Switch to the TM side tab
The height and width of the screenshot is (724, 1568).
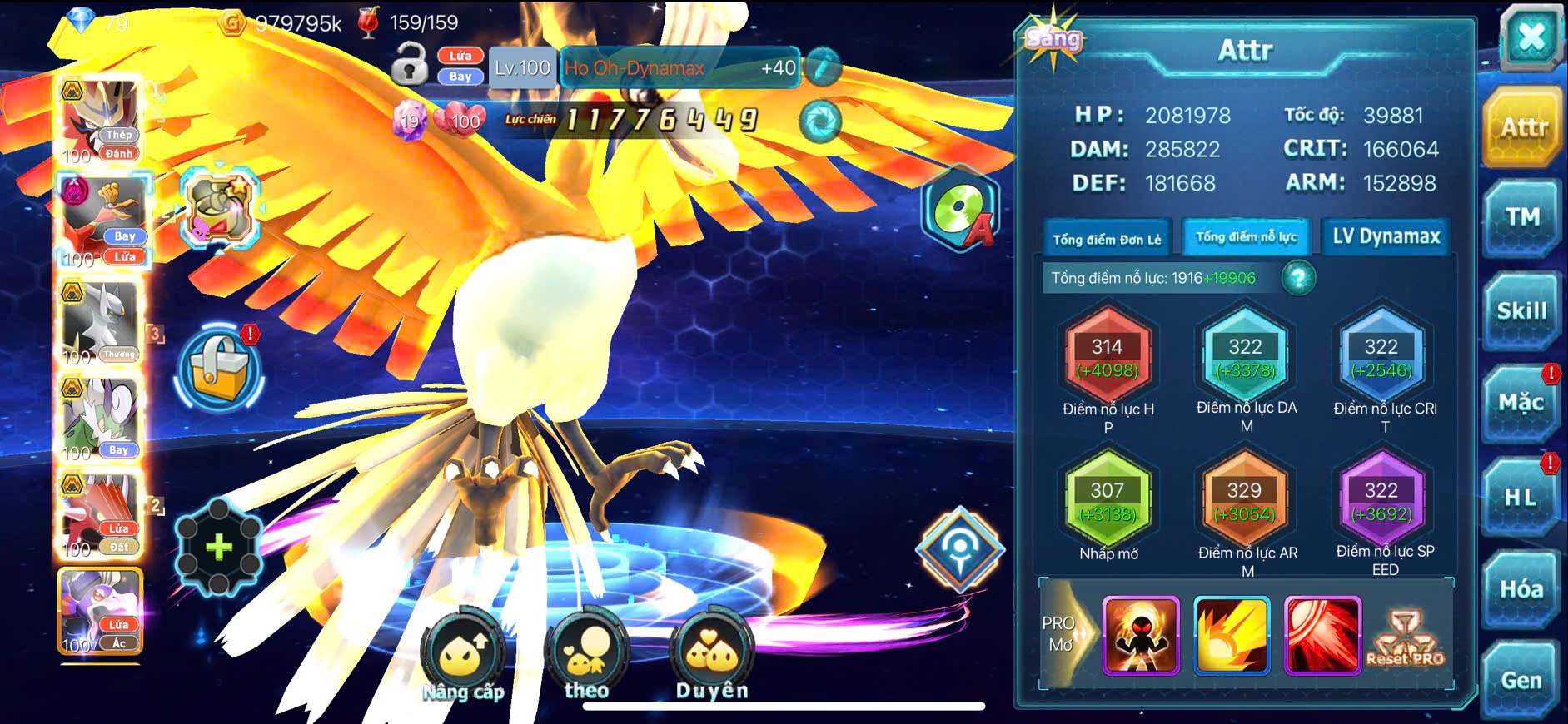pyautogui.click(x=1522, y=218)
